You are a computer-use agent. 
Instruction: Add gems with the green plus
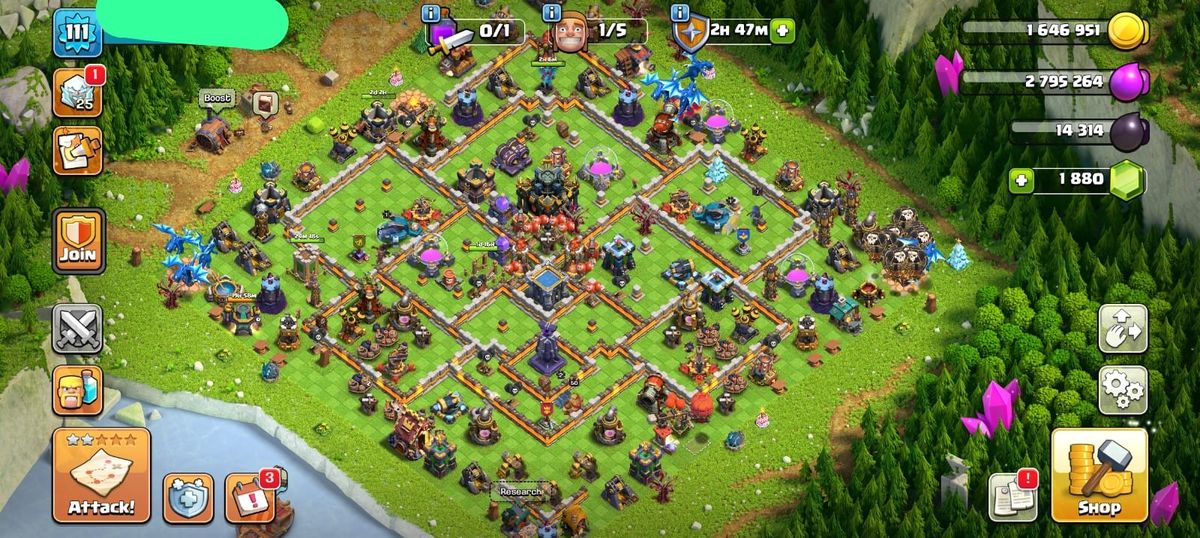[1021, 180]
